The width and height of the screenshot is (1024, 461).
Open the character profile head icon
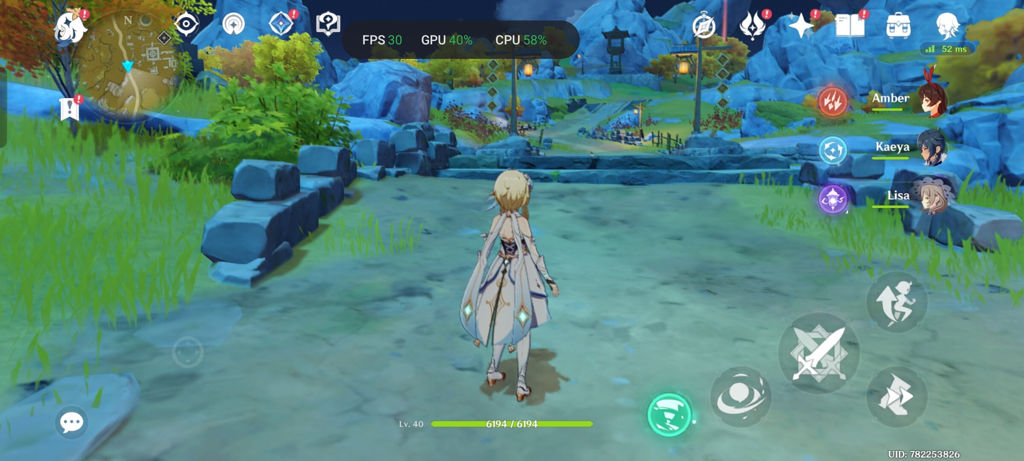pos(948,25)
